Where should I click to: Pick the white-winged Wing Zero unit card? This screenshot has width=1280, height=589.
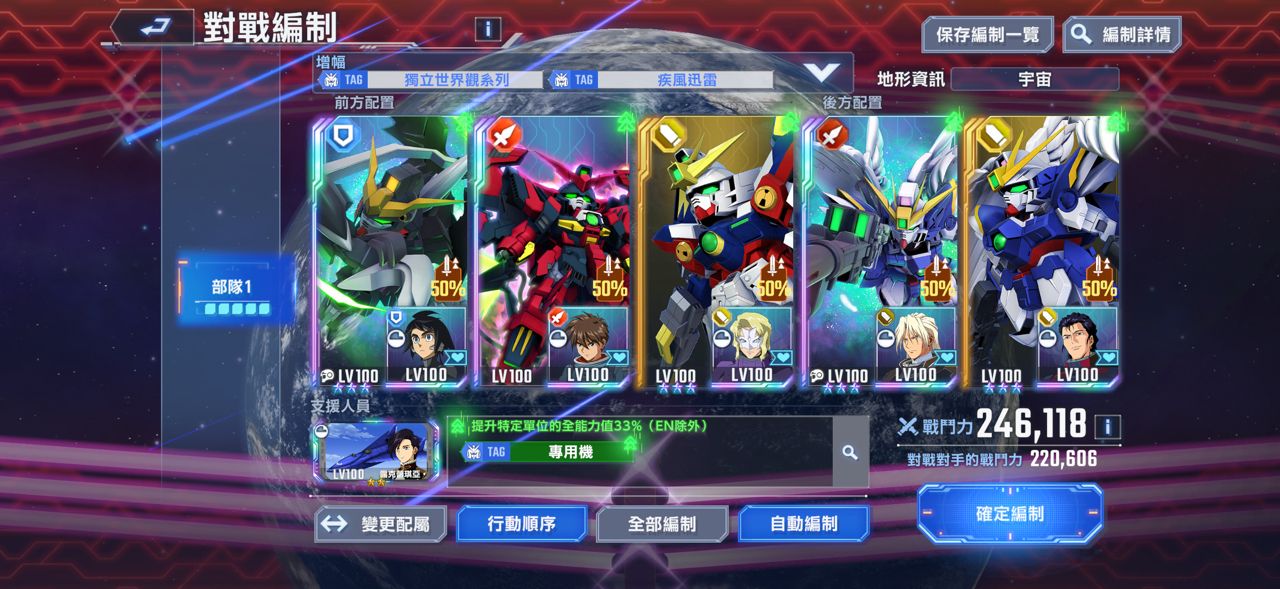881,252
